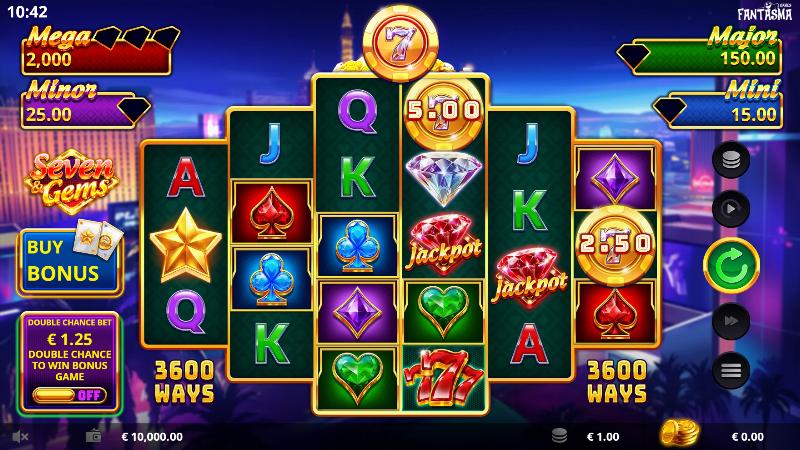This screenshot has height=450, width=800.
Task: Click the Seven & Gems logo
Action: click(70, 180)
